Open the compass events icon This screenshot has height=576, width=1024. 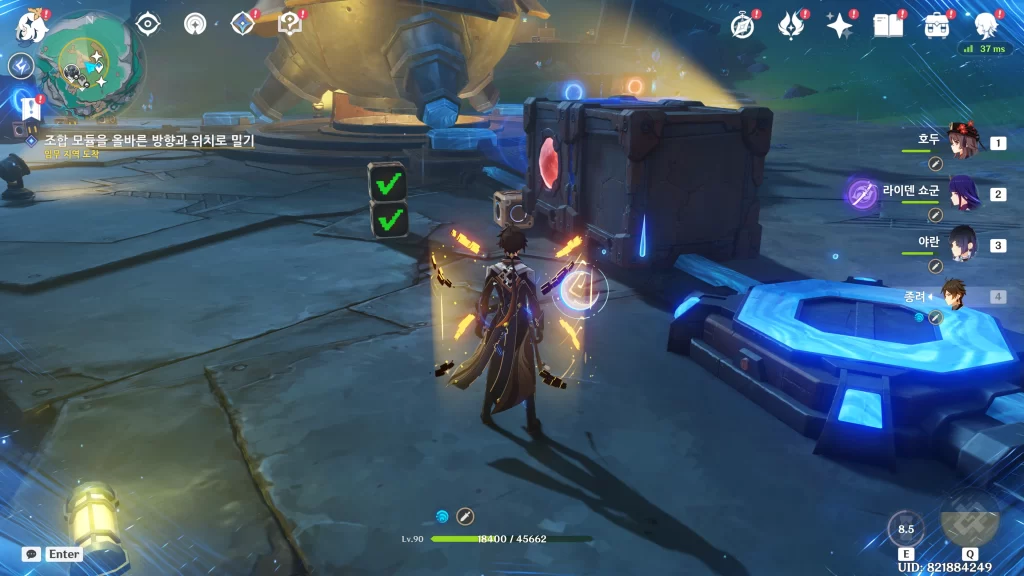[x=742, y=26]
